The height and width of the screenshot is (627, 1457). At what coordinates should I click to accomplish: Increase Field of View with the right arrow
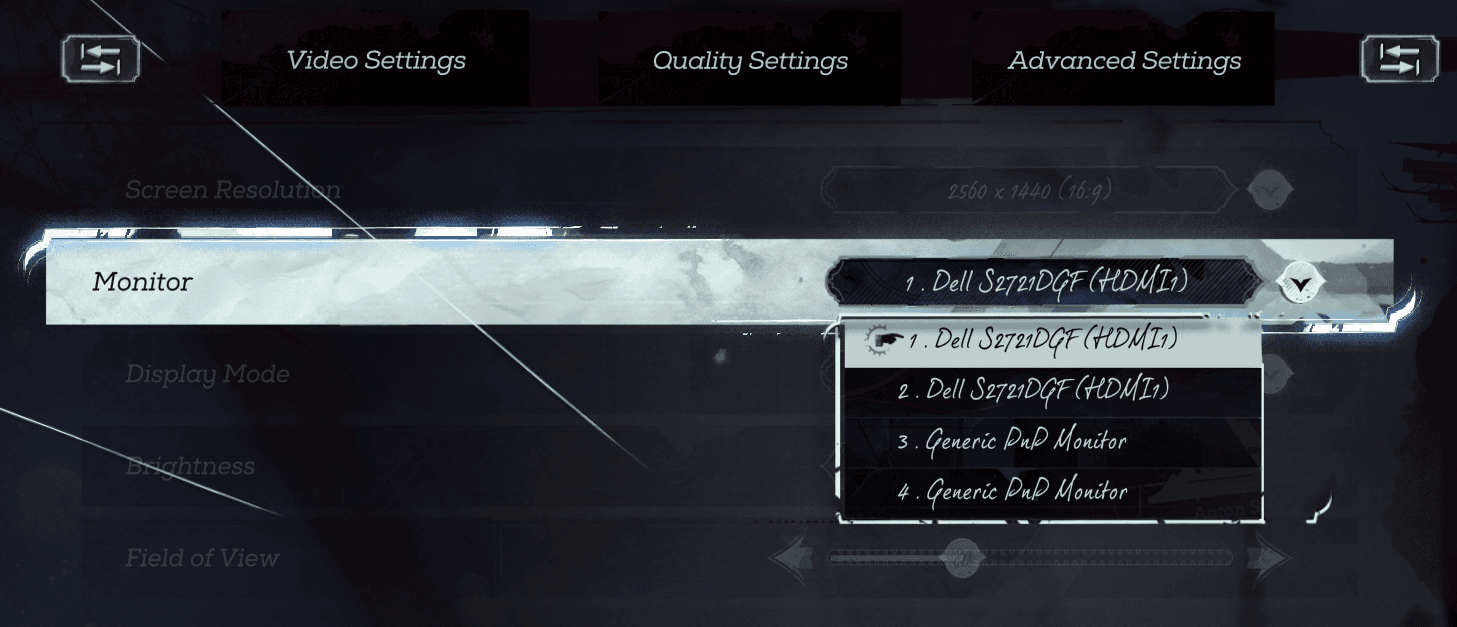click(x=1269, y=559)
